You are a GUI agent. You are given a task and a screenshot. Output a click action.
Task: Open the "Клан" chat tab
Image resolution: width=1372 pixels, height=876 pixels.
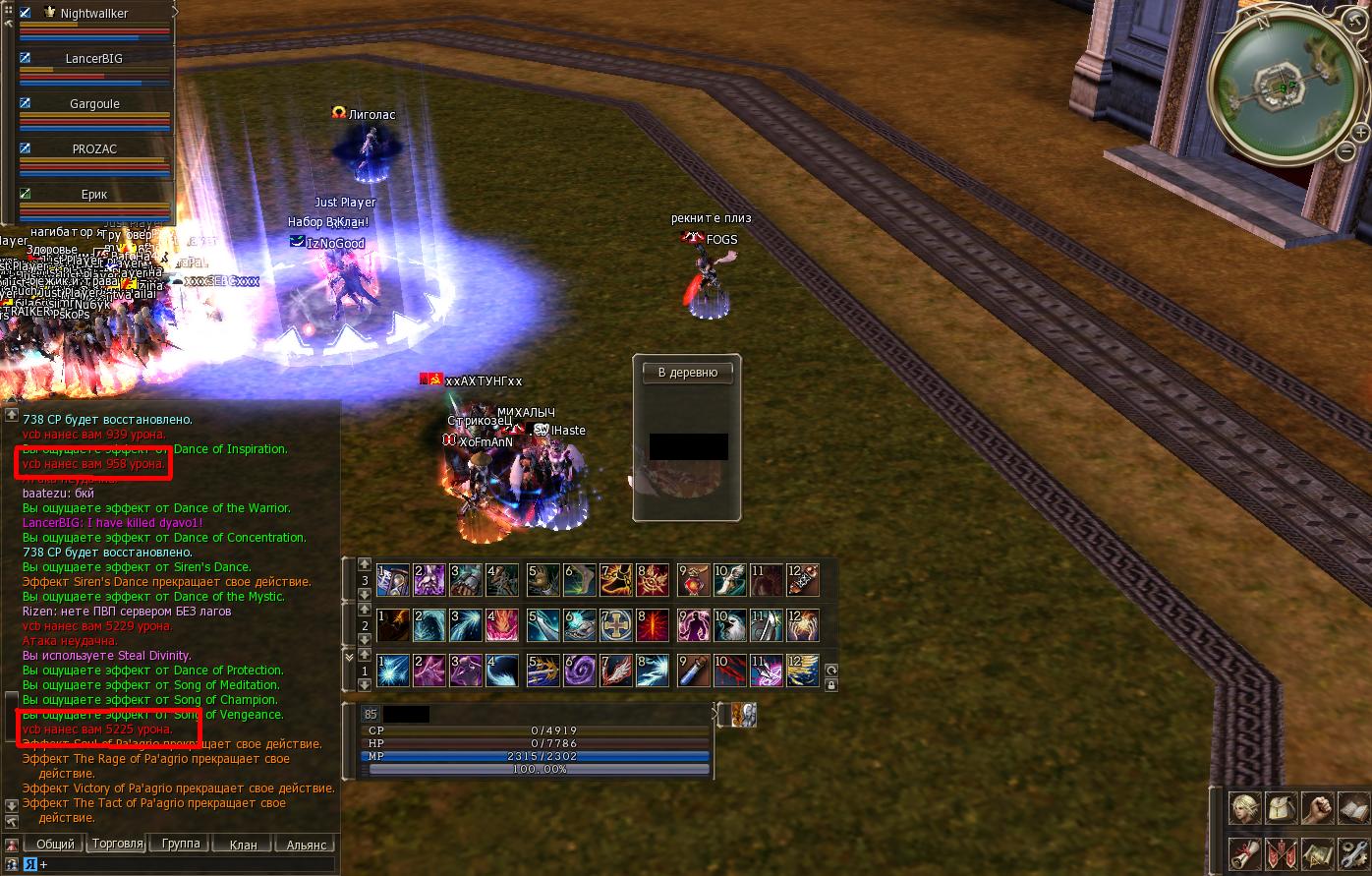click(243, 845)
